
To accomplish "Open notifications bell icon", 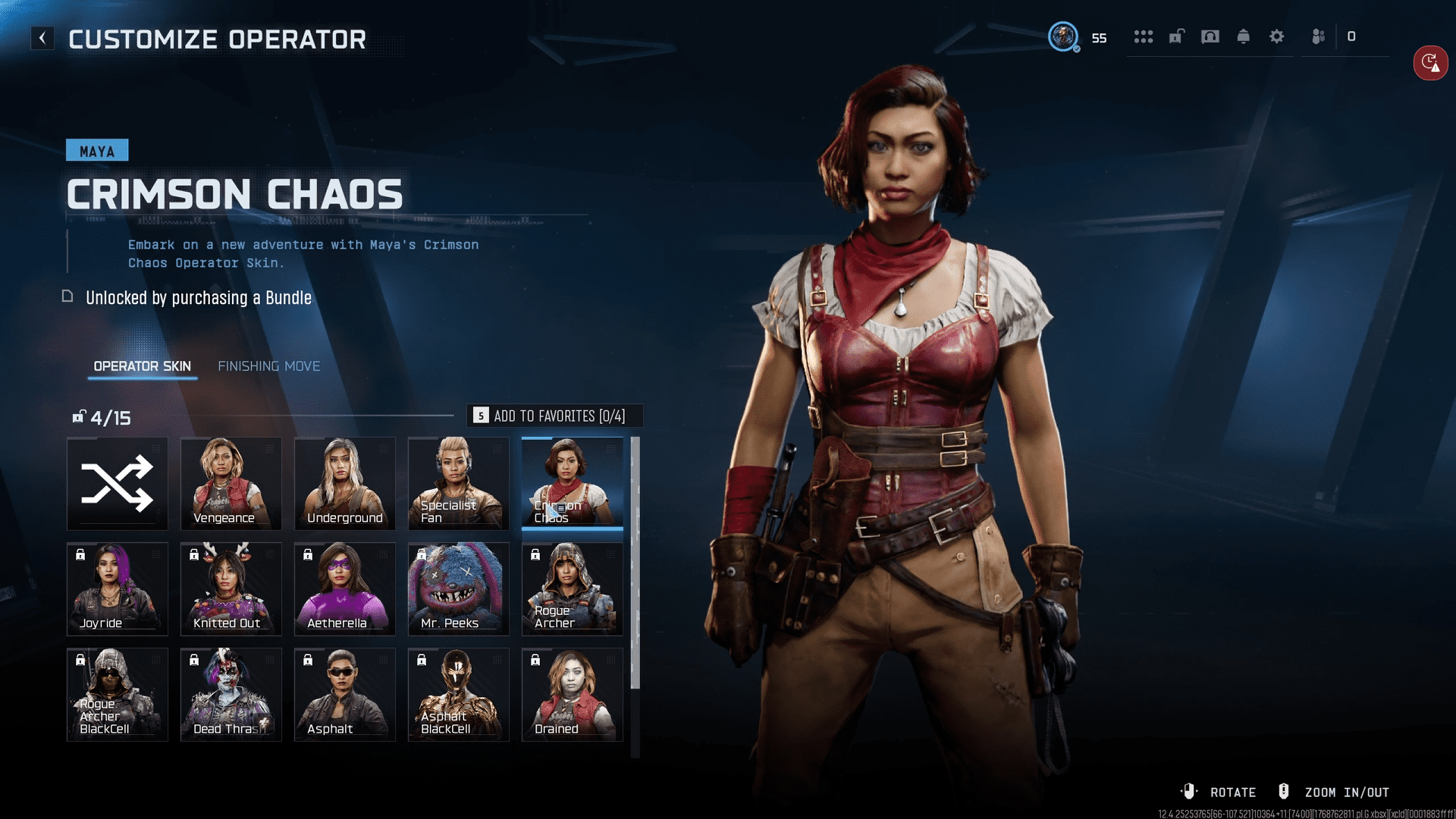I will pos(1244,36).
